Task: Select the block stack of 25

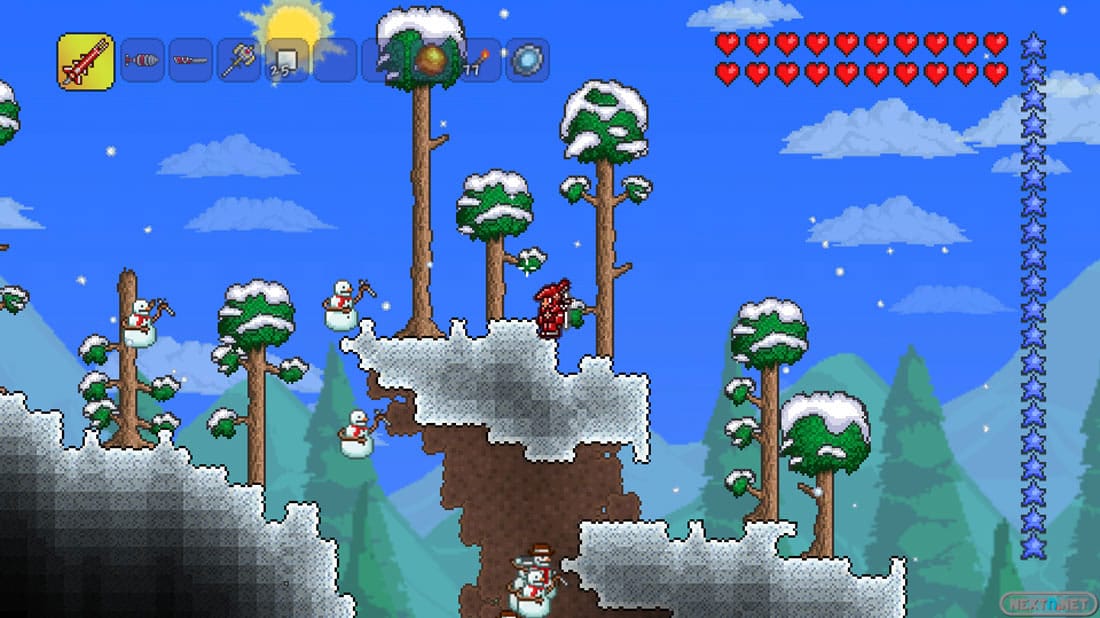Action: pos(286,60)
